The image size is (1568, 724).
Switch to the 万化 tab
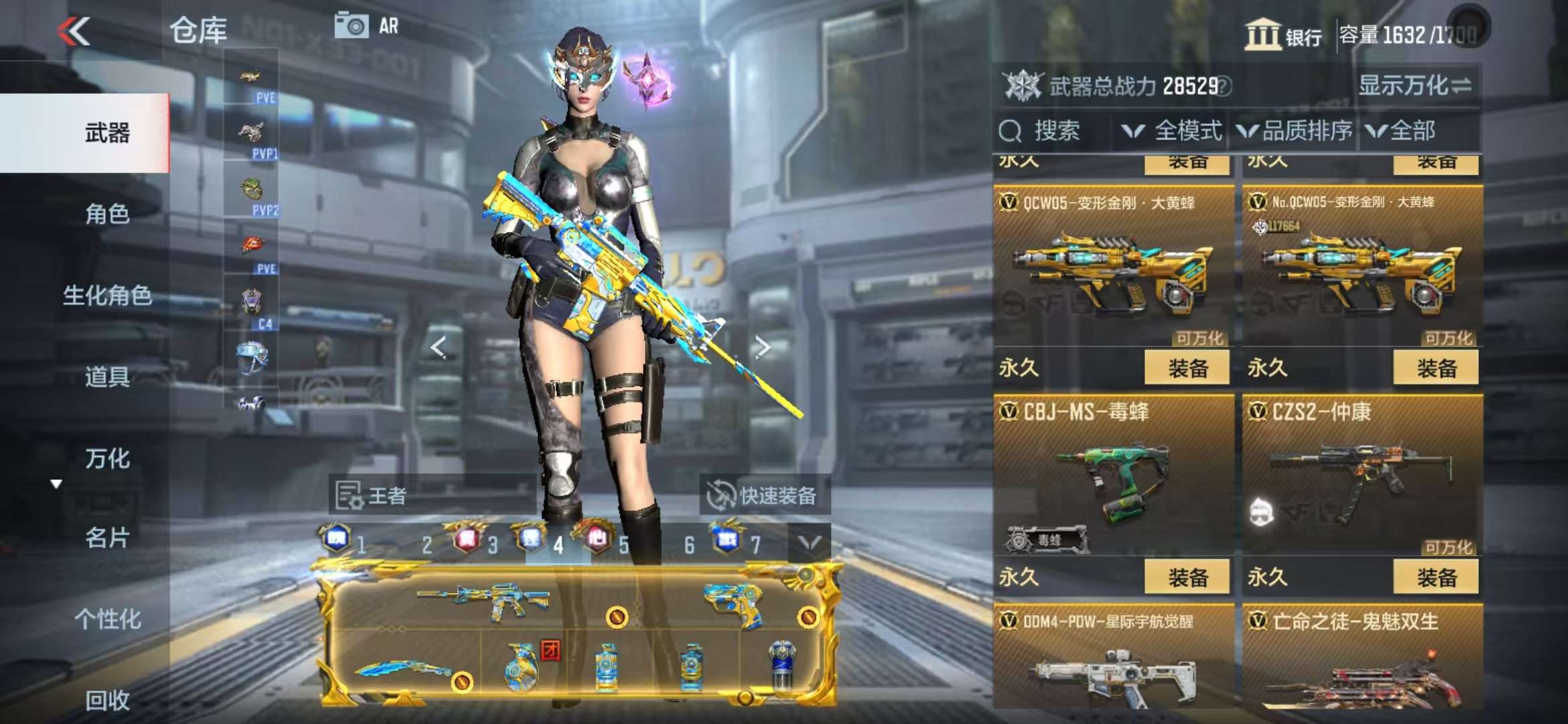pyautogui.click(x=107, y=459)
